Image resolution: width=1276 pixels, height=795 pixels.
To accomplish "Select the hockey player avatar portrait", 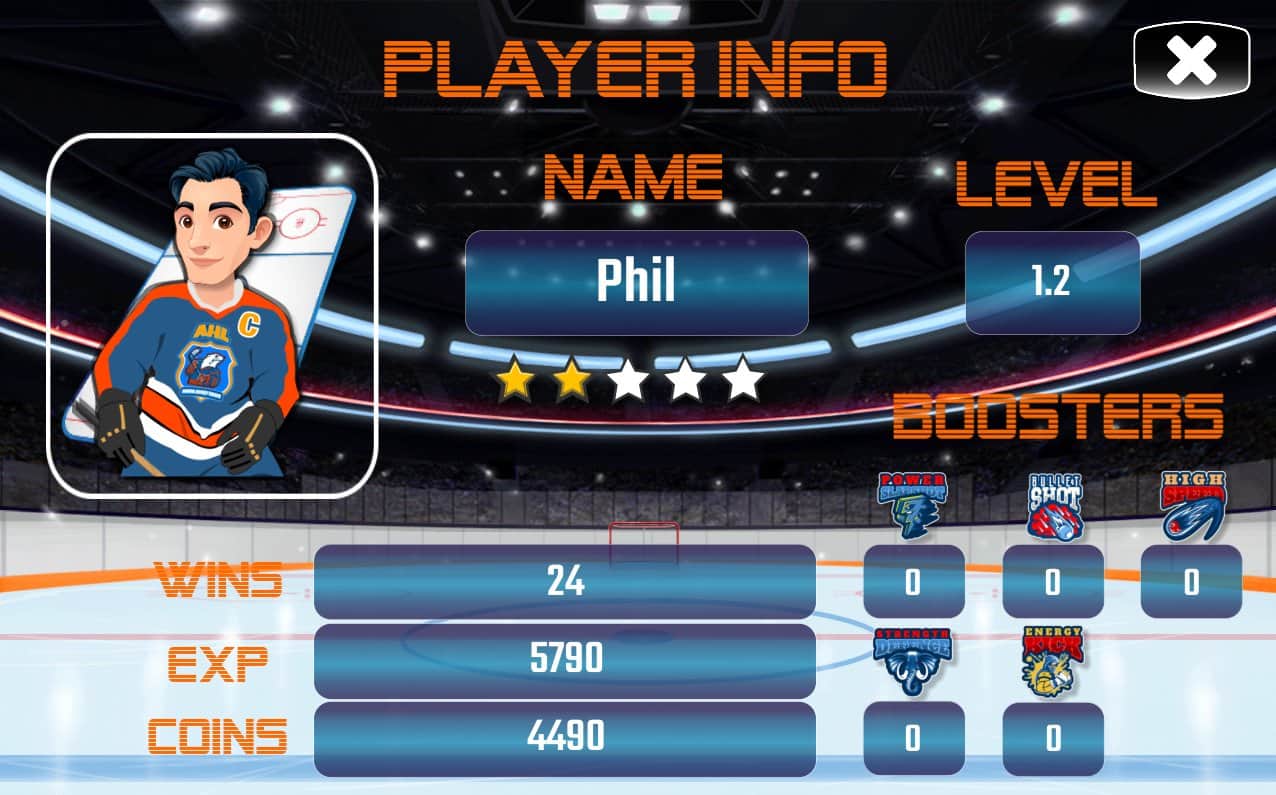I will point(212,315).
